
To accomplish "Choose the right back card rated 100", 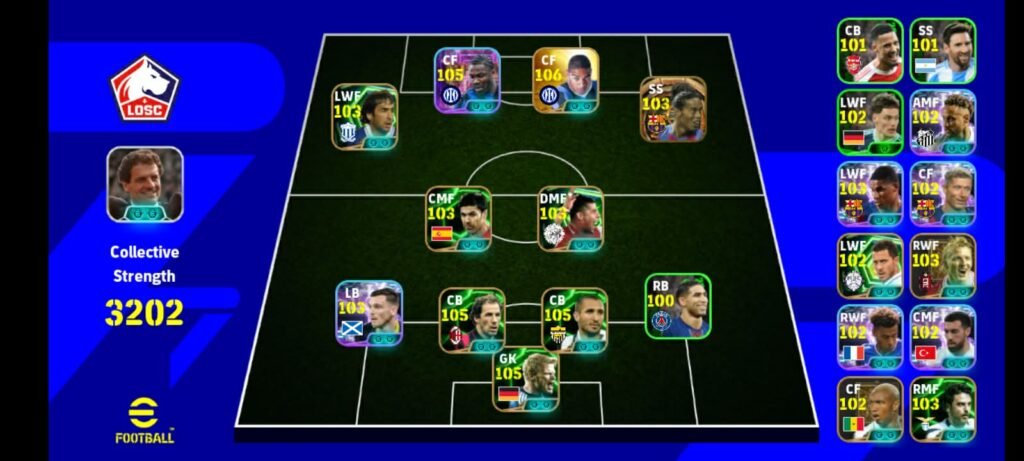I will [678, 306].
